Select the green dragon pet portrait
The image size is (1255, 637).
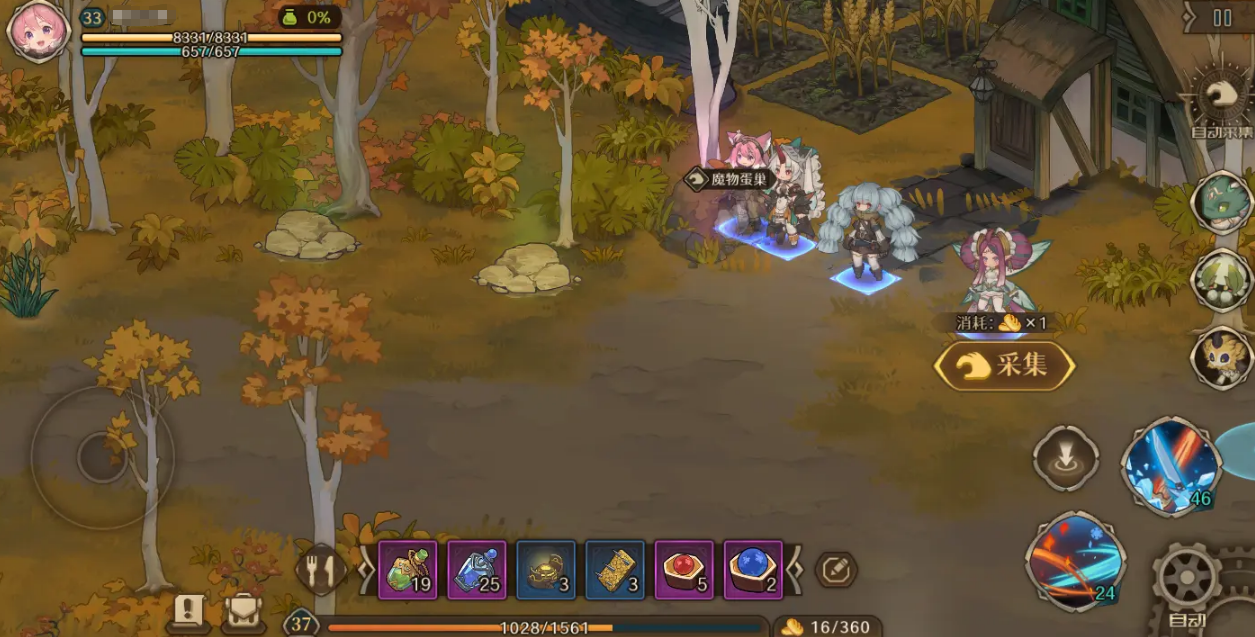click(1223, 201)
